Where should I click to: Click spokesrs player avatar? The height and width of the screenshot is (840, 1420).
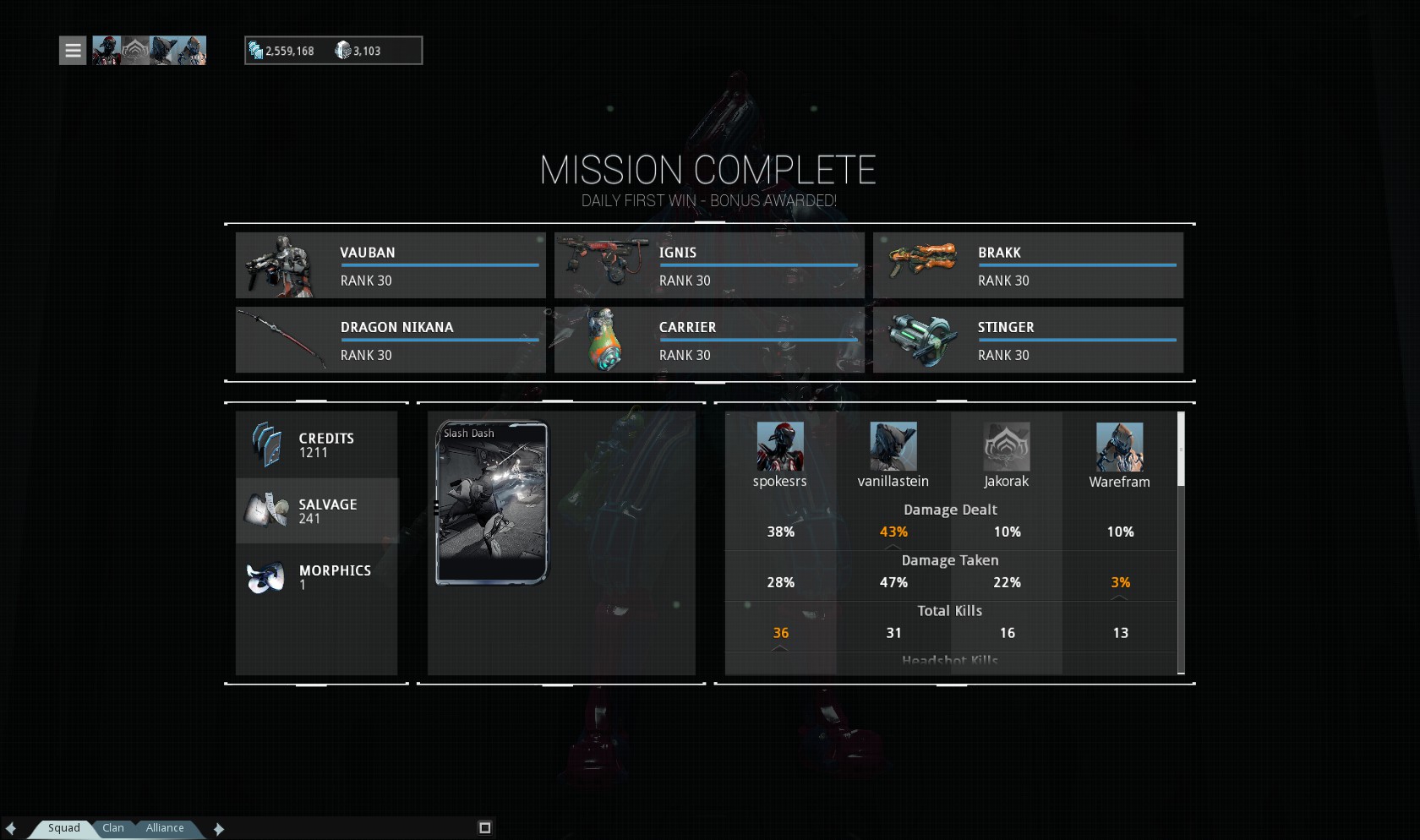point(780,447)
